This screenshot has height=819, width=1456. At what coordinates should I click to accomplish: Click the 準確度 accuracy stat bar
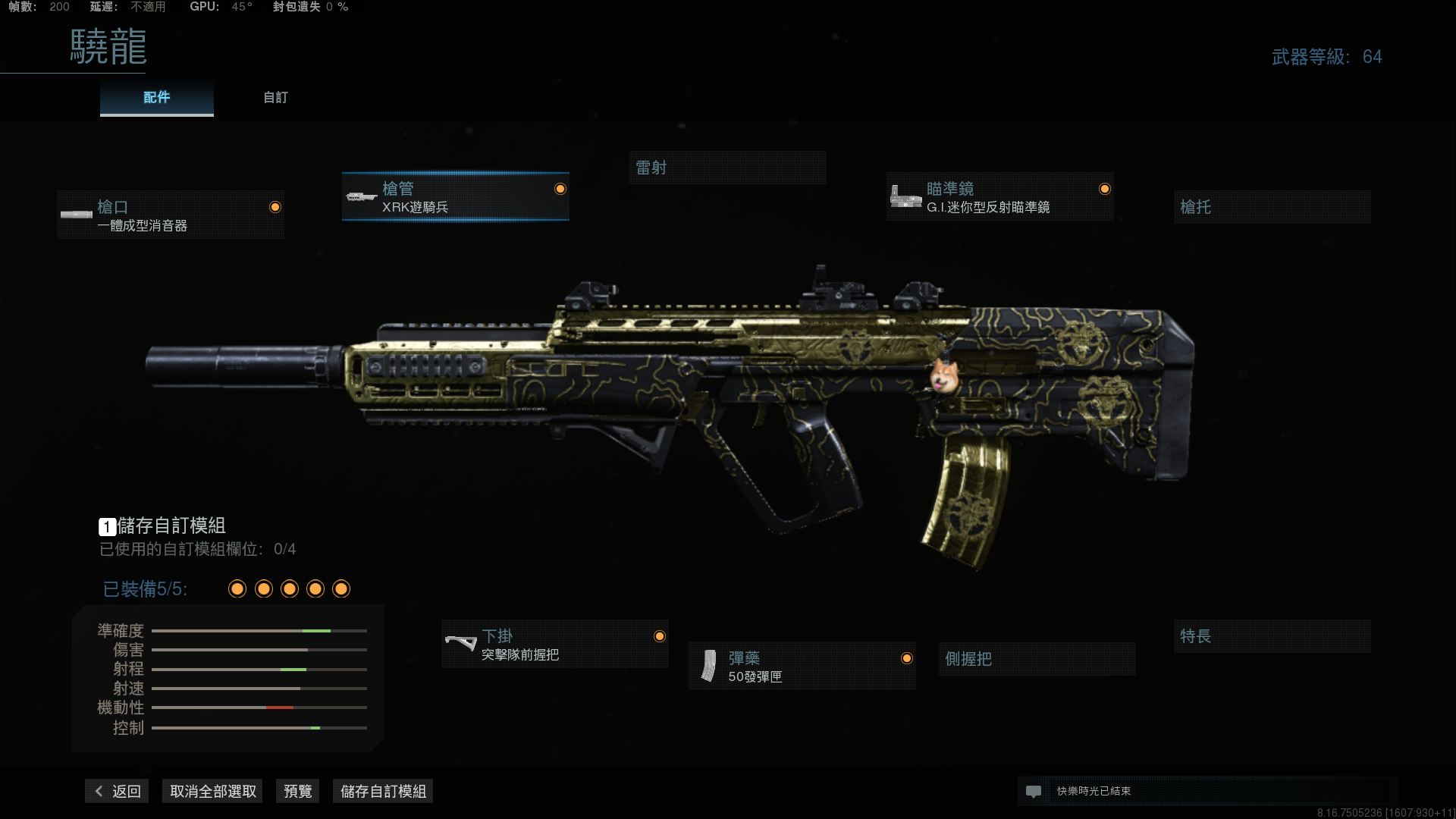click(259, 630)
